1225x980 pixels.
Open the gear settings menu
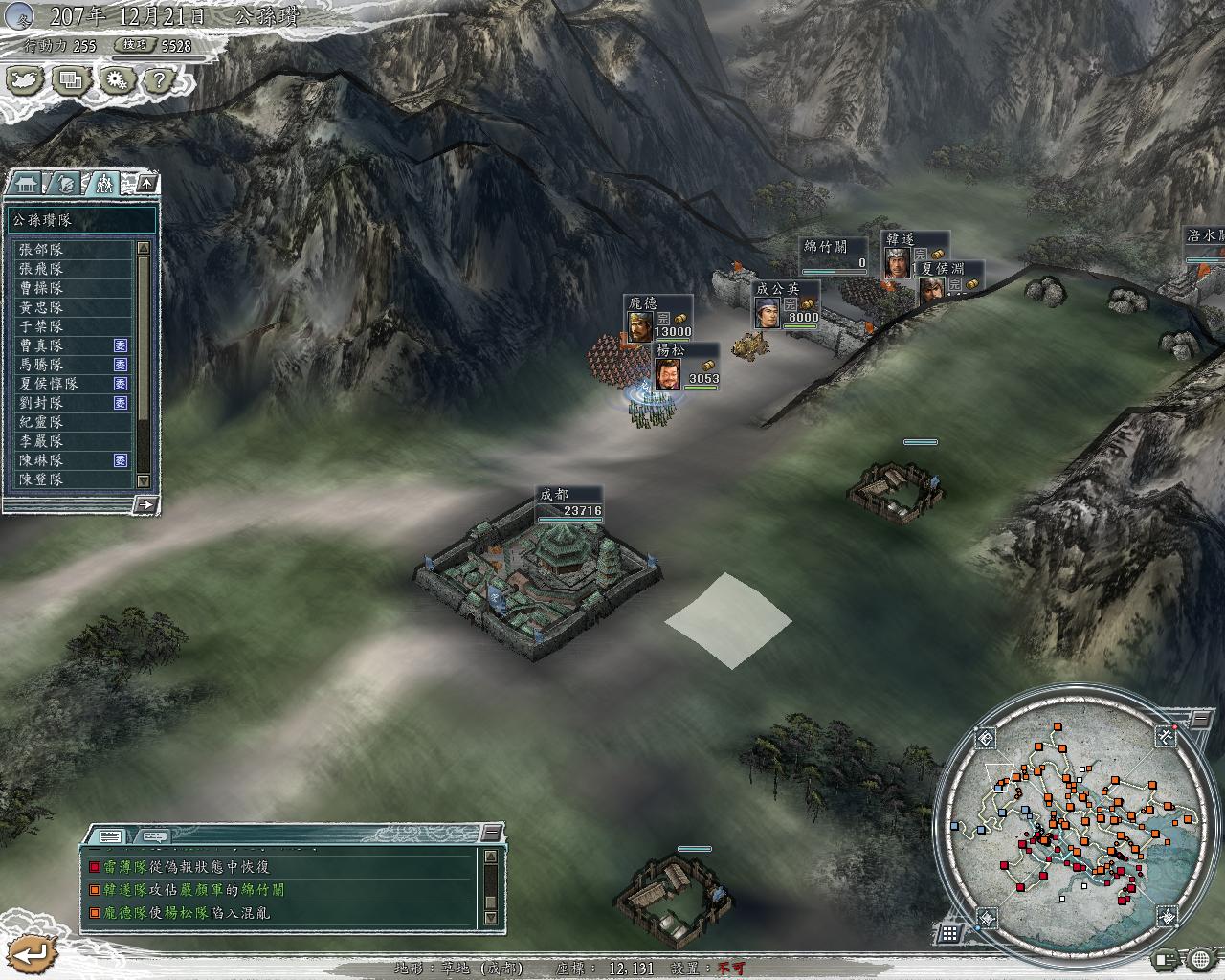[115, 80]
